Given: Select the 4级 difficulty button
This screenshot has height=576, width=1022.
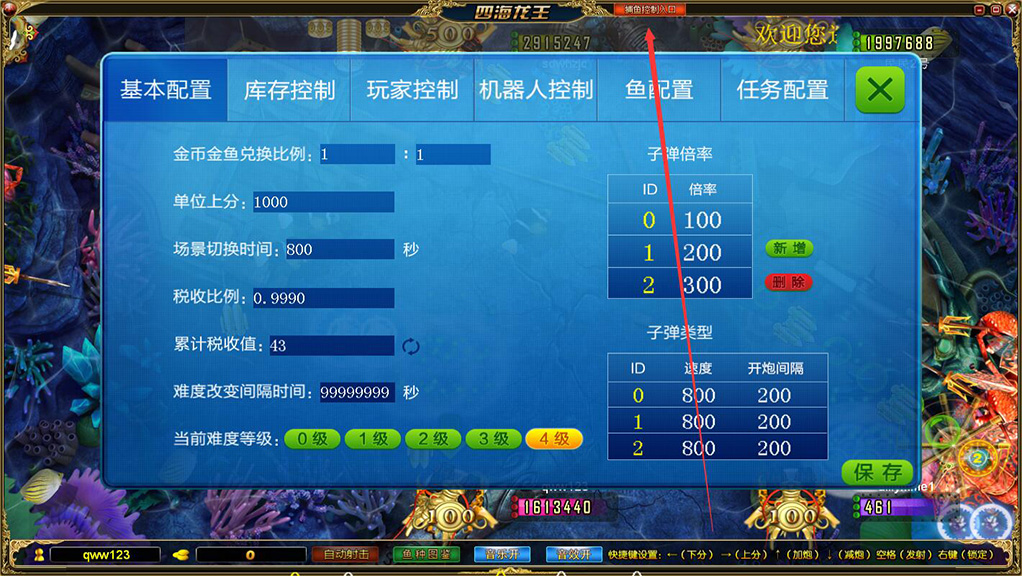Looking at the screenshot, I should pyautogui.click(x=554, y=439).
